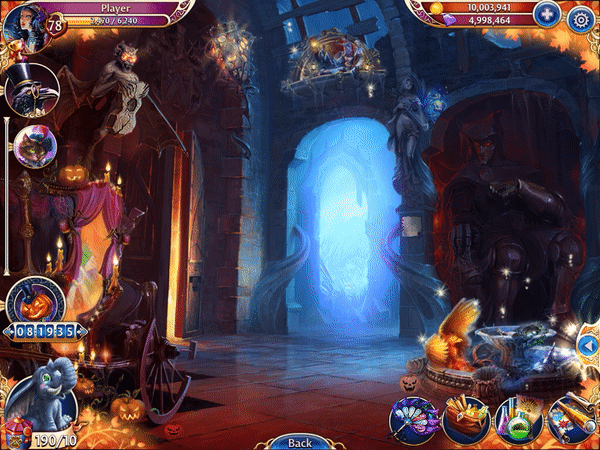Open the gear settings menu
Image resolution: width=600 pixels, height=450 pixels.
pyautogui.click(x=579, y=17)
